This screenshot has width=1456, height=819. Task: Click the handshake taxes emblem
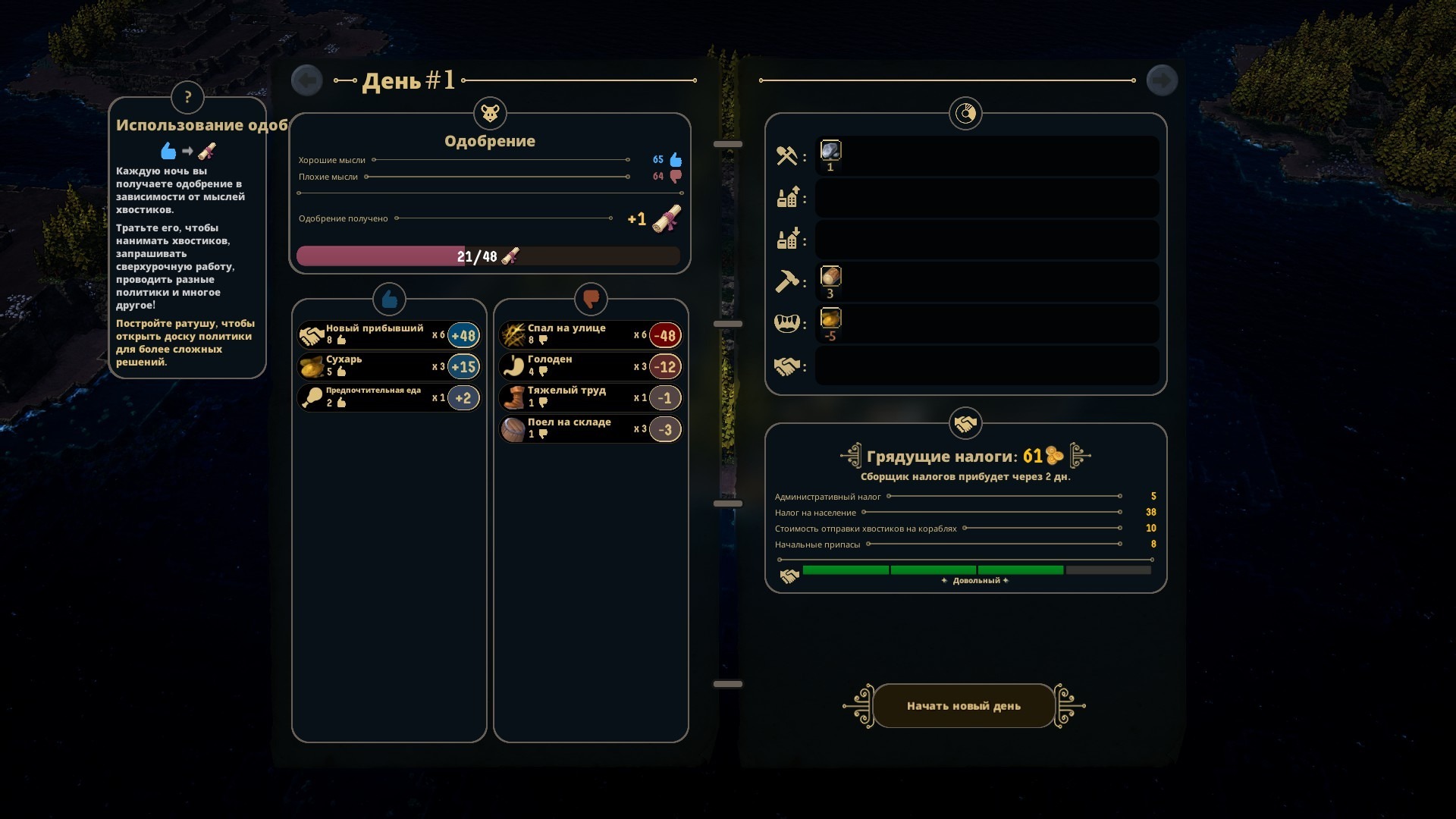click(x=965, y=424)
